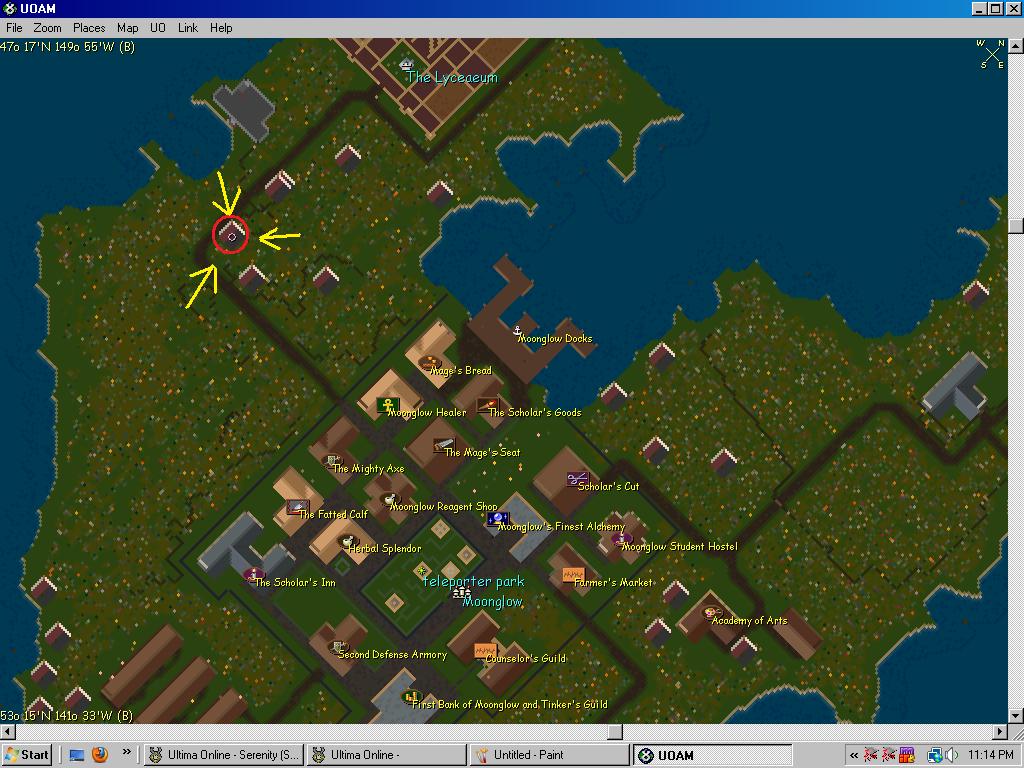Click the compass rose on the map
Viewport: 1024px width, 768px height.
pyautogui.click(x=990, y=53)
